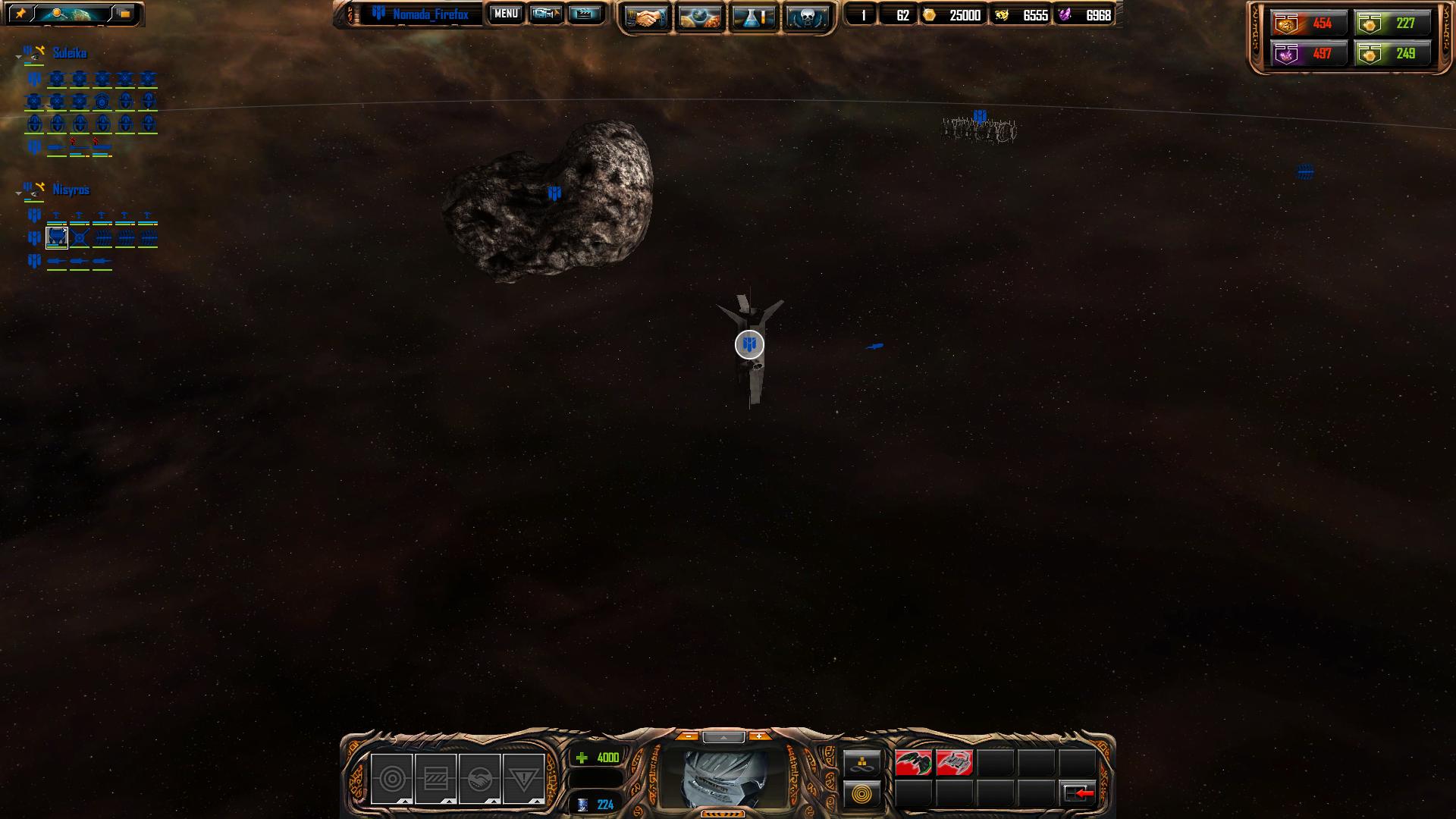This screenshot has width=1456, height=819.
Task: Select the highlighted structure in Nisyros list
Action: coord(57,238)
